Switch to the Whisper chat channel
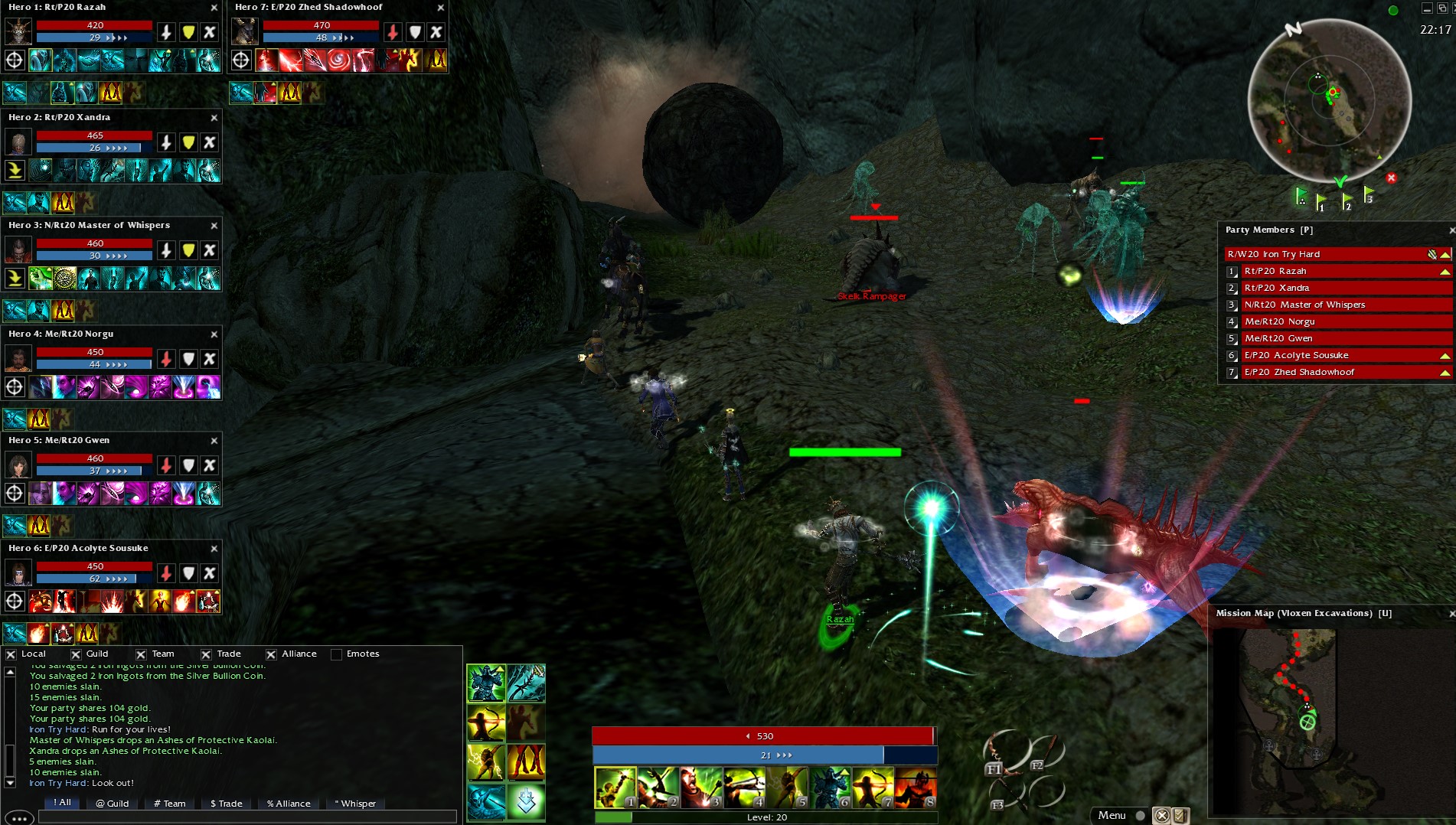This screenshot has height=825, width=1456. 356,804
